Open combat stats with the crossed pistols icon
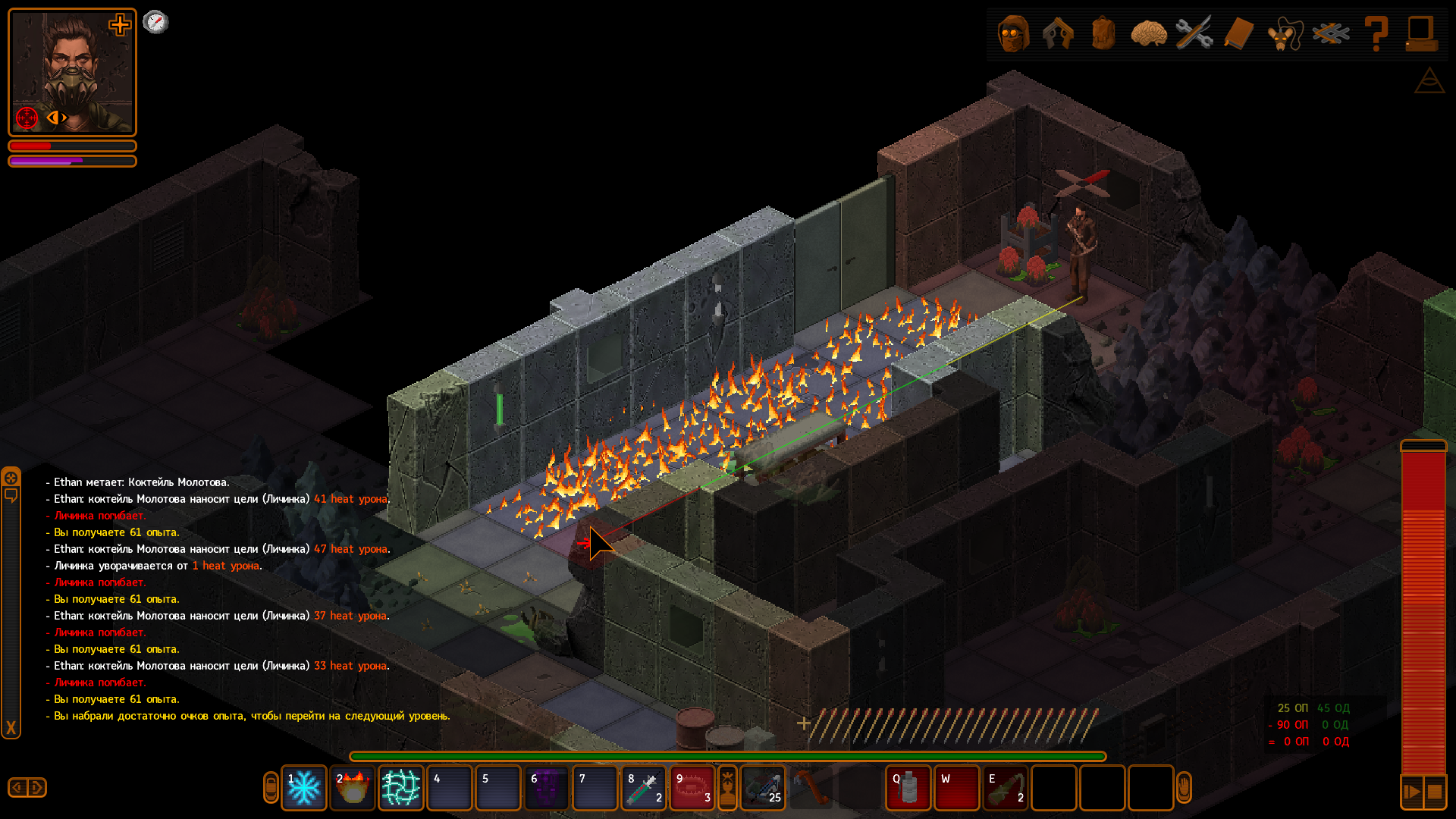1456x819 pixels. (x=1059, y=33)
